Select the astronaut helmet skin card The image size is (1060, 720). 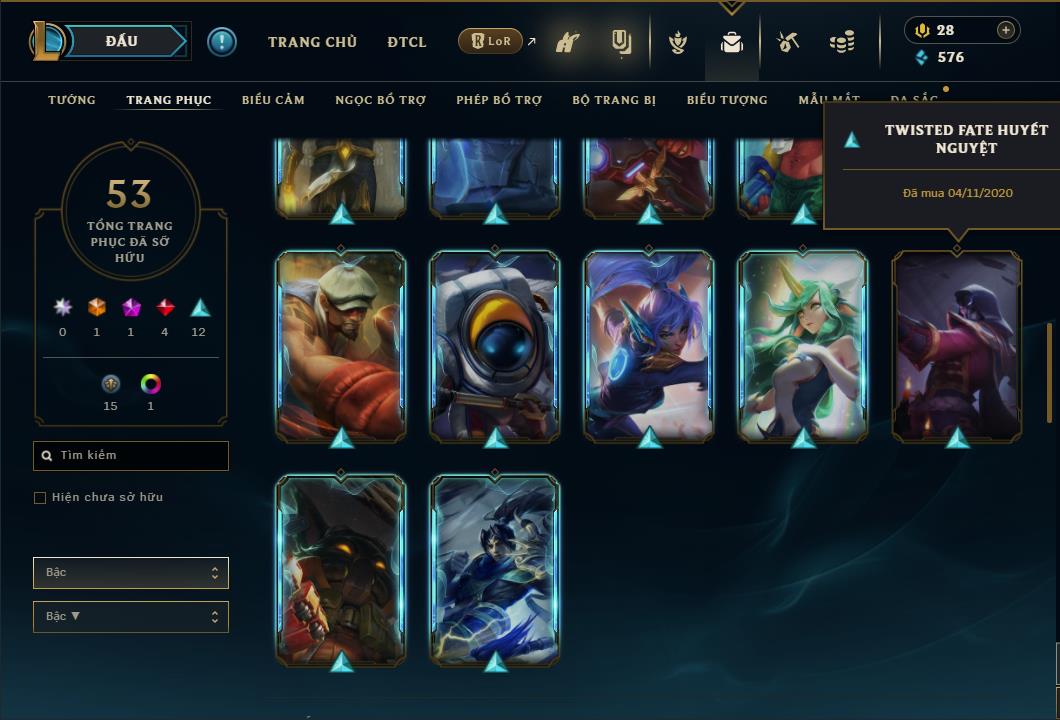click(495, 345)
